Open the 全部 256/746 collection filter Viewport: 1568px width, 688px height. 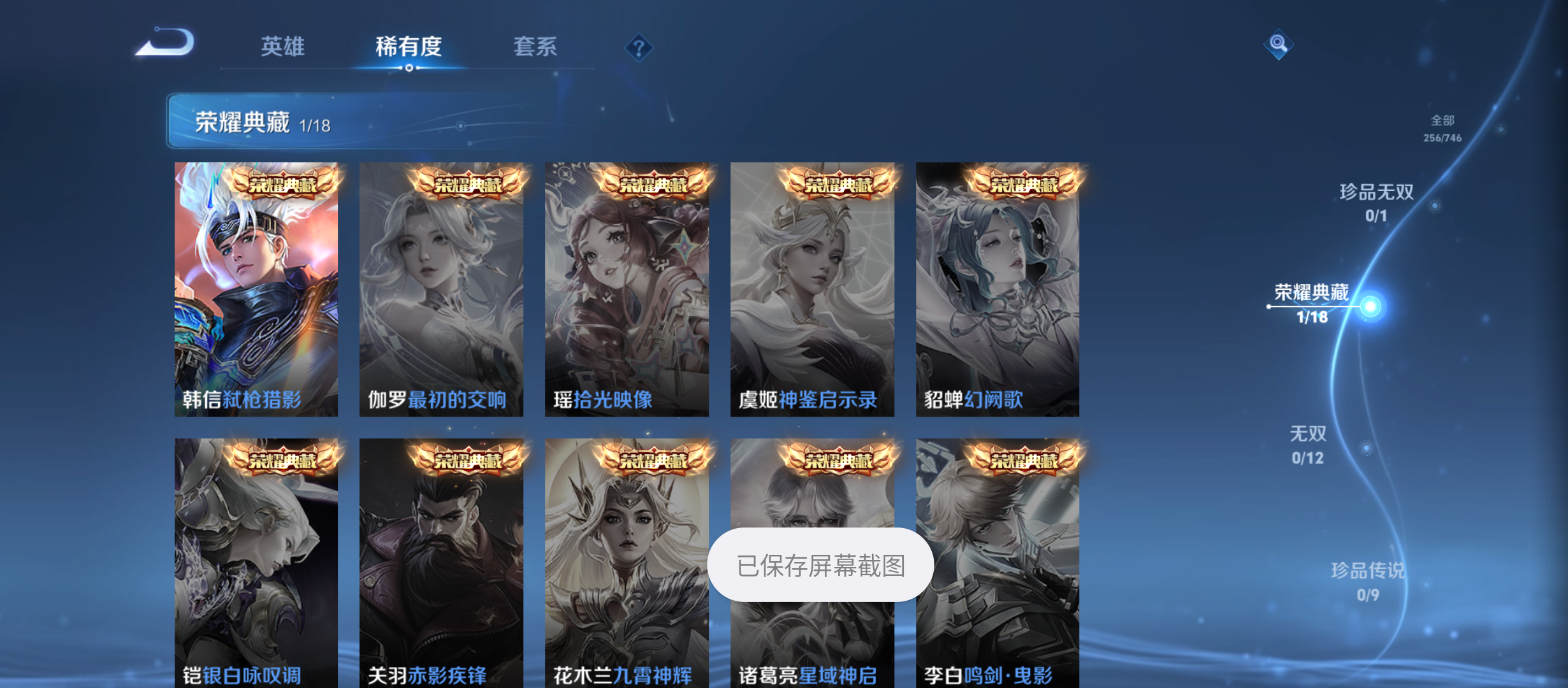(x=1444, y=127)
